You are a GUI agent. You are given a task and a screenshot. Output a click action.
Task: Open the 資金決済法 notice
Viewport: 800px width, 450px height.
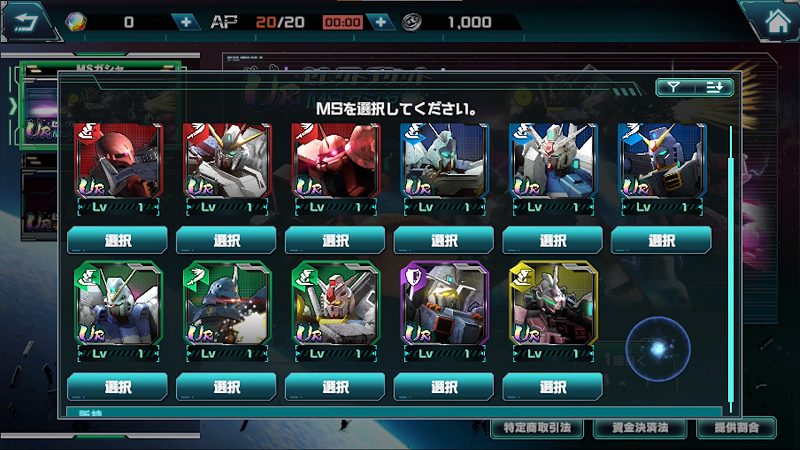coord(638,428)
